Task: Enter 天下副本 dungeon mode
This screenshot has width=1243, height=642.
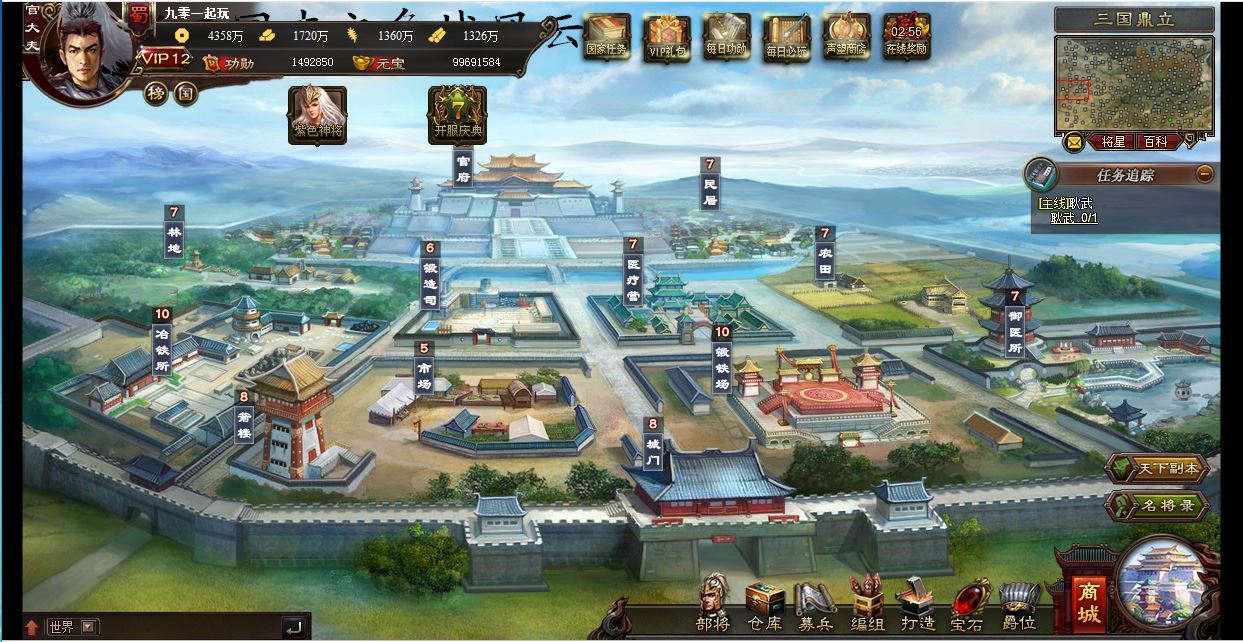Action: (1157, 469)
